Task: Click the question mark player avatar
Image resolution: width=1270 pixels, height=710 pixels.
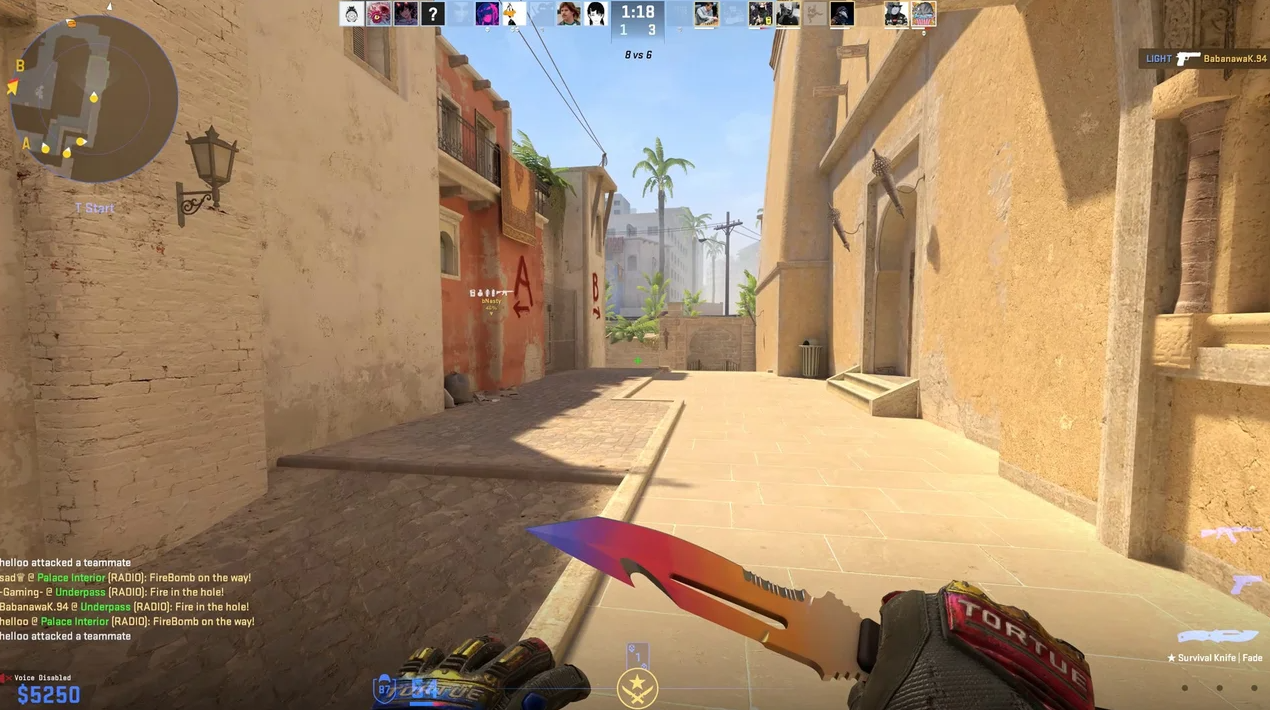Action: click(432, 13)
